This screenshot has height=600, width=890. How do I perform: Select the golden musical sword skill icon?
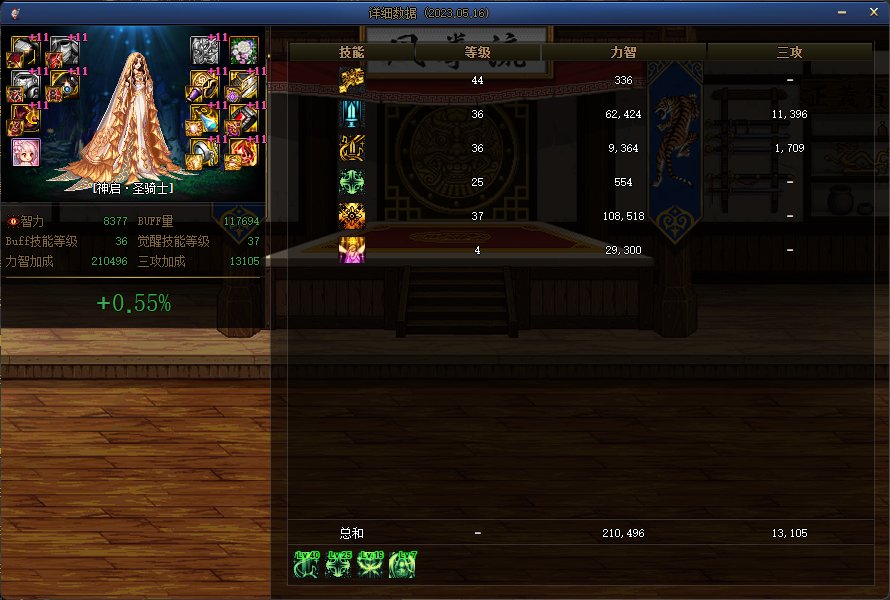click(351, 148)
